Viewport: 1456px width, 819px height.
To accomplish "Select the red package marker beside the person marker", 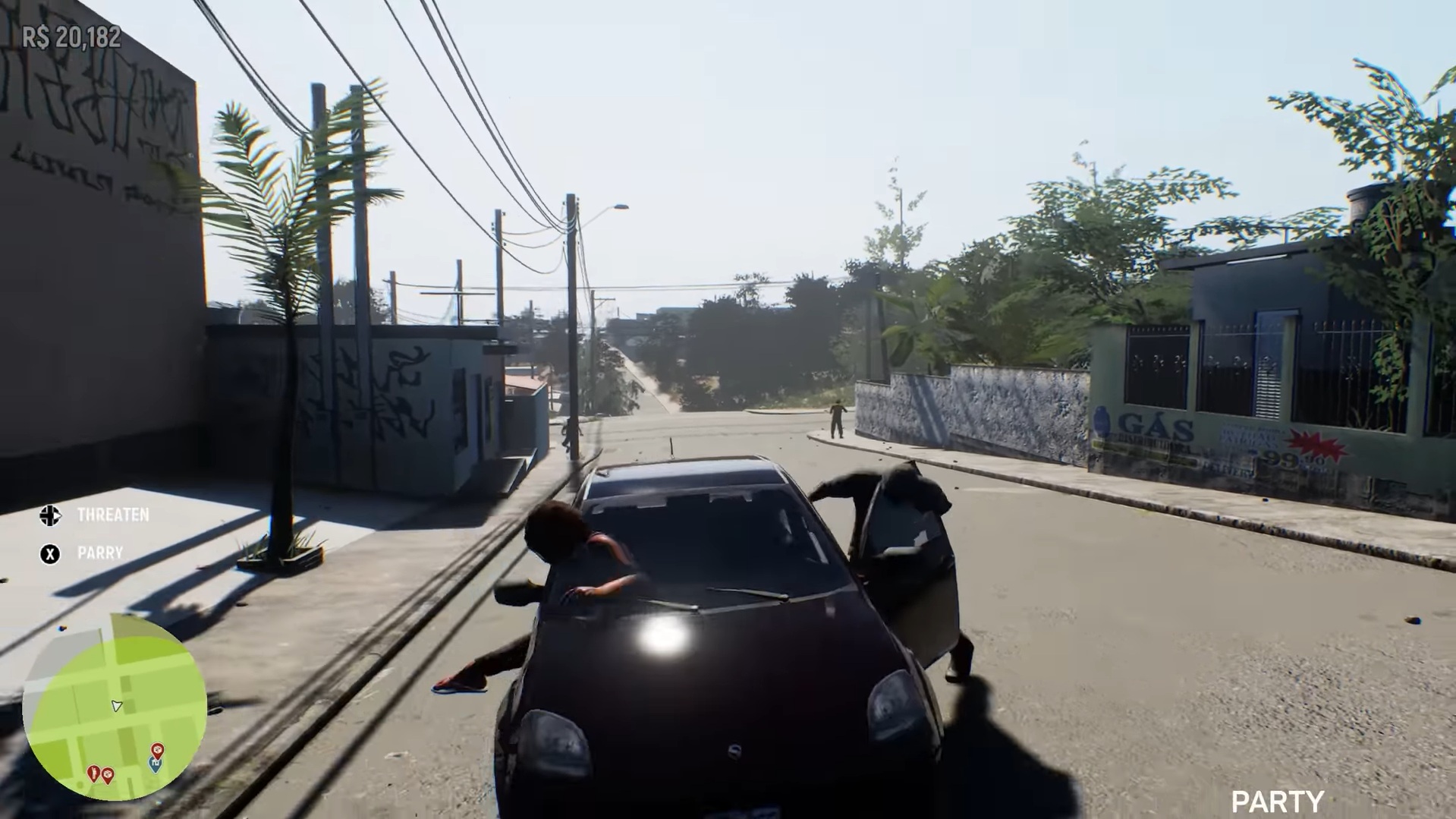I will 108,774.
